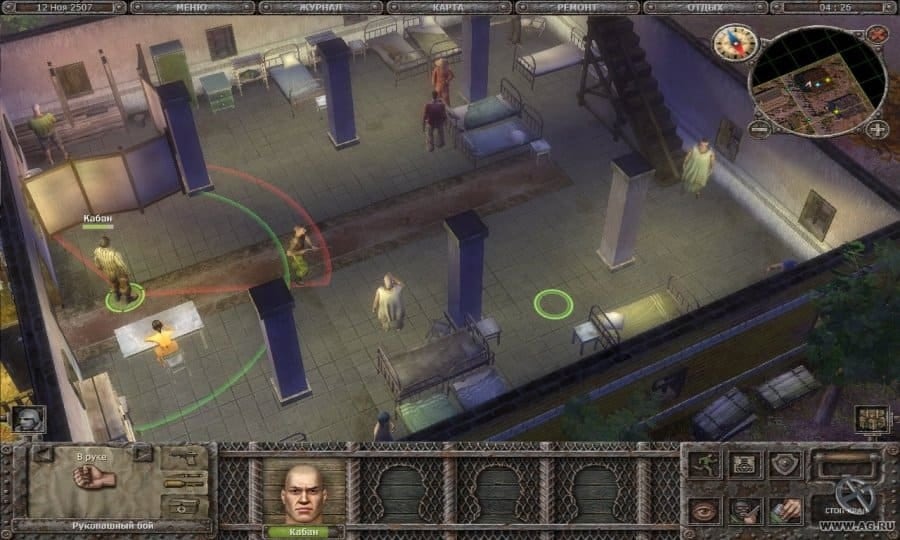Open the КАРТА map screen
This screenshot has height=540, width=900.
[449, 7]
